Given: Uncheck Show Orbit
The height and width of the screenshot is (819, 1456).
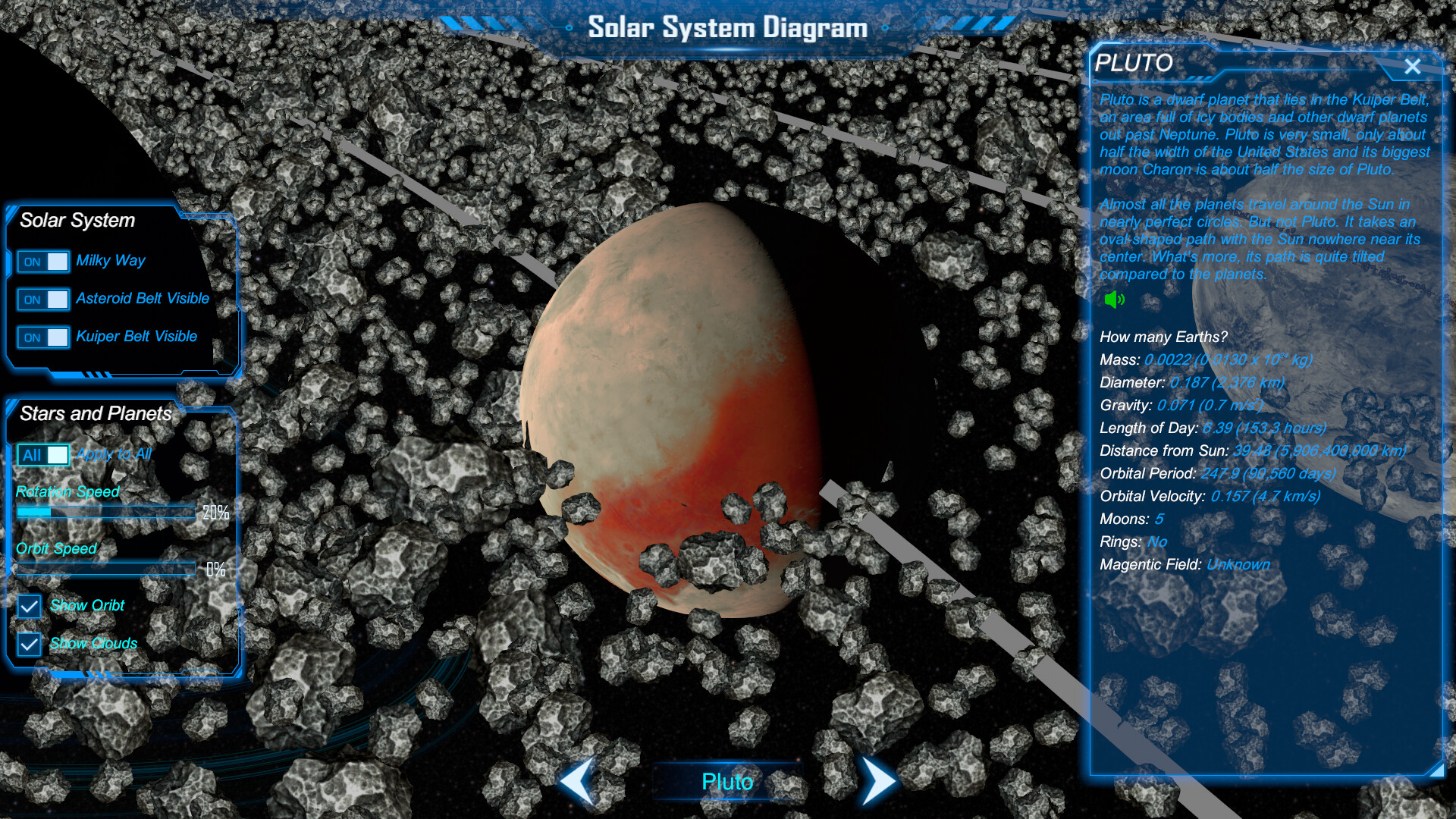Looking at the screenshot, I should 28,606.
